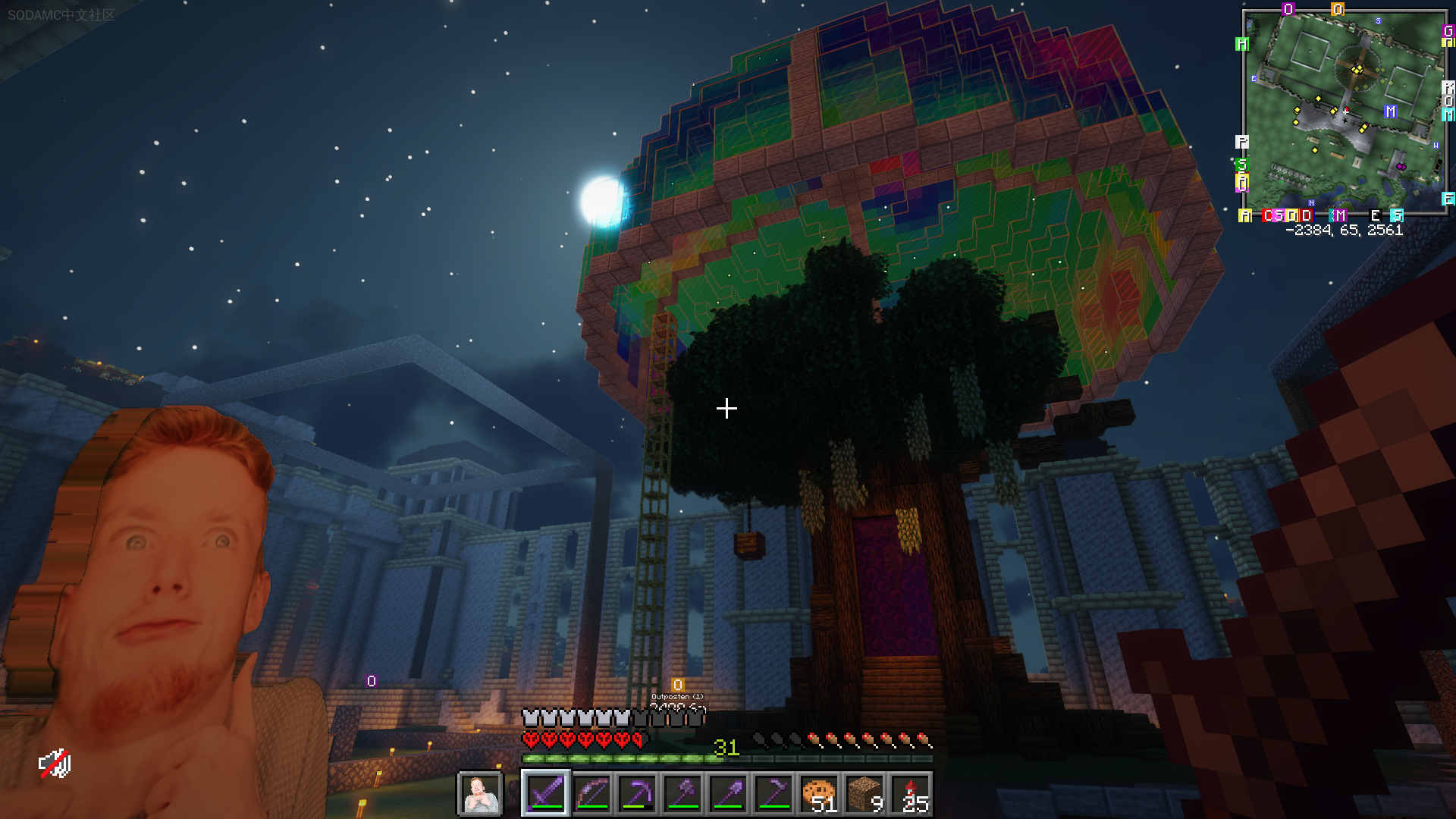The image size is (1456, 819).
Task: Select the cookie stack of 51
Action: pyautogui.click(x=820, y=794)
